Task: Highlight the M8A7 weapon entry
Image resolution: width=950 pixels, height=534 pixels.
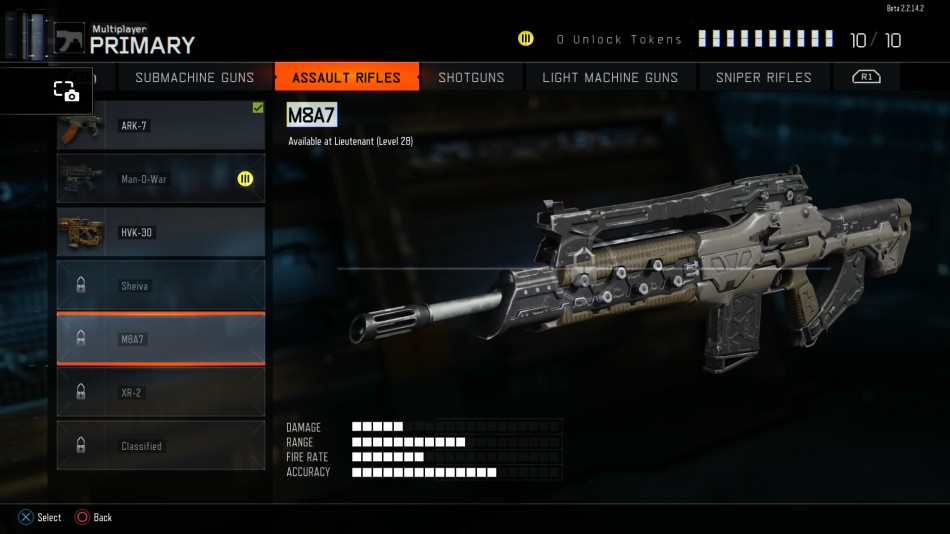Action: pyautogui.click(x=161, y=339)
